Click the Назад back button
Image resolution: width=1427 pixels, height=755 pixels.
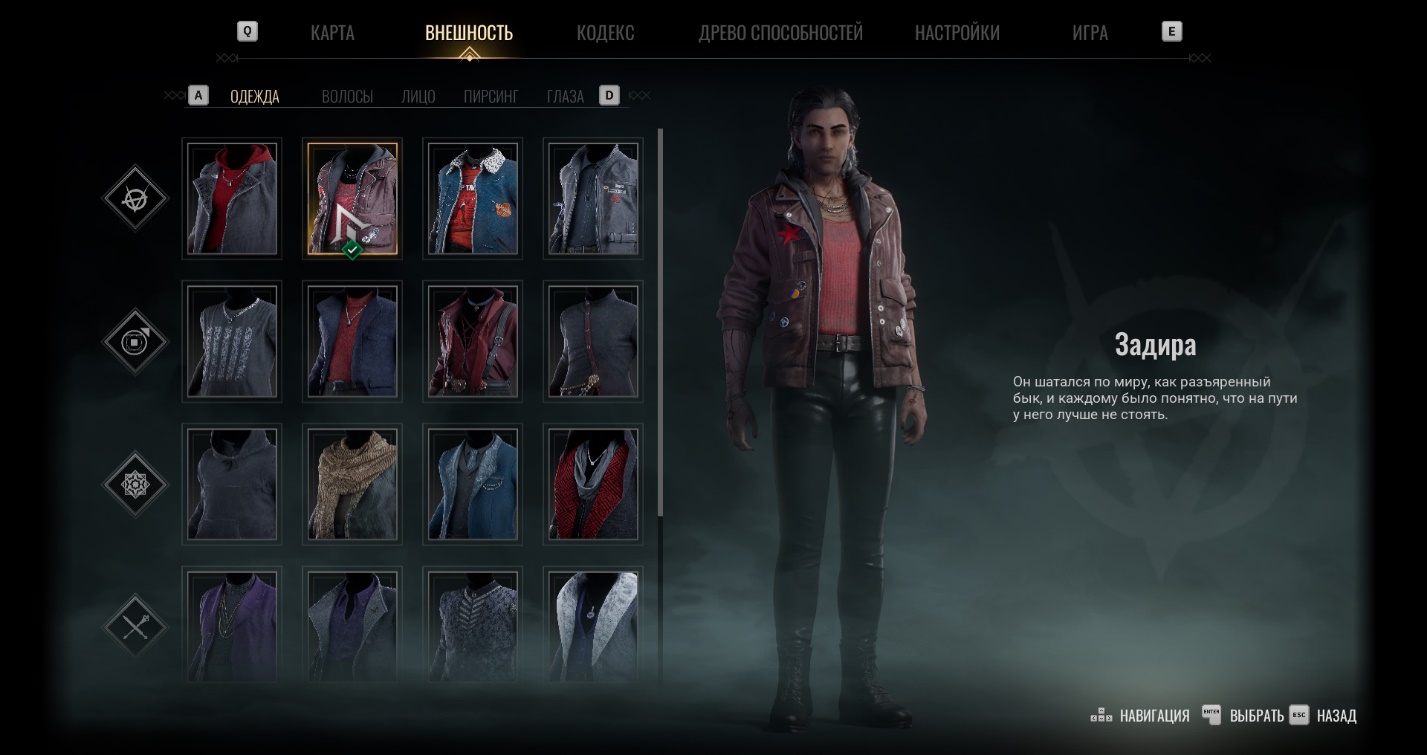tap(1336, 716)
